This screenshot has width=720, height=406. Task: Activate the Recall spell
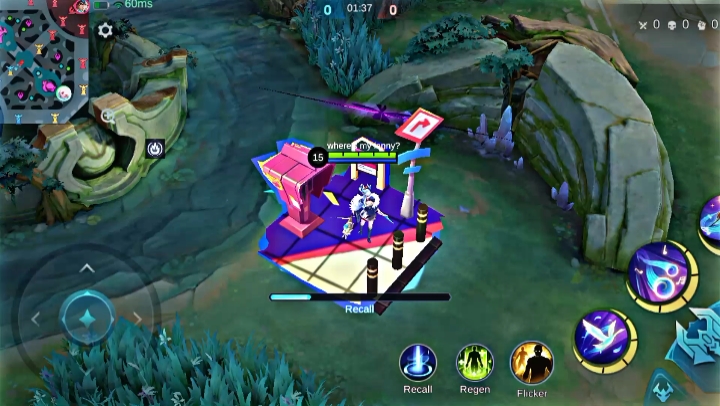(417, 362)
